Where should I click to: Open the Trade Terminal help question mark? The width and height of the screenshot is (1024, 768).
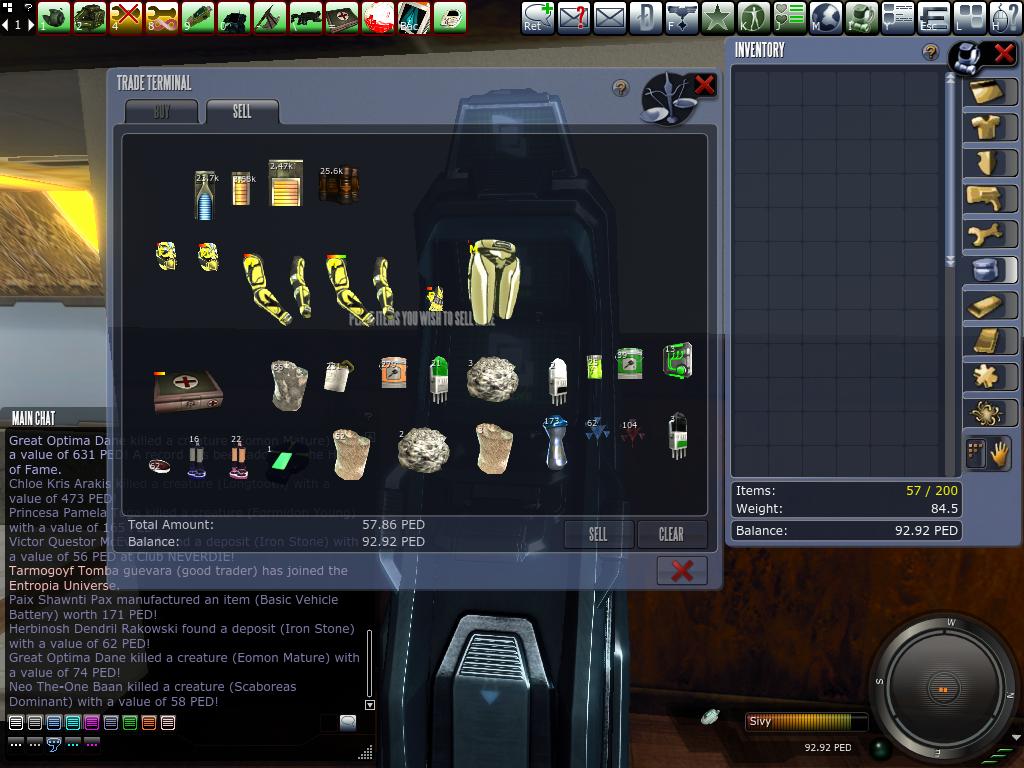tap(621, 89)
